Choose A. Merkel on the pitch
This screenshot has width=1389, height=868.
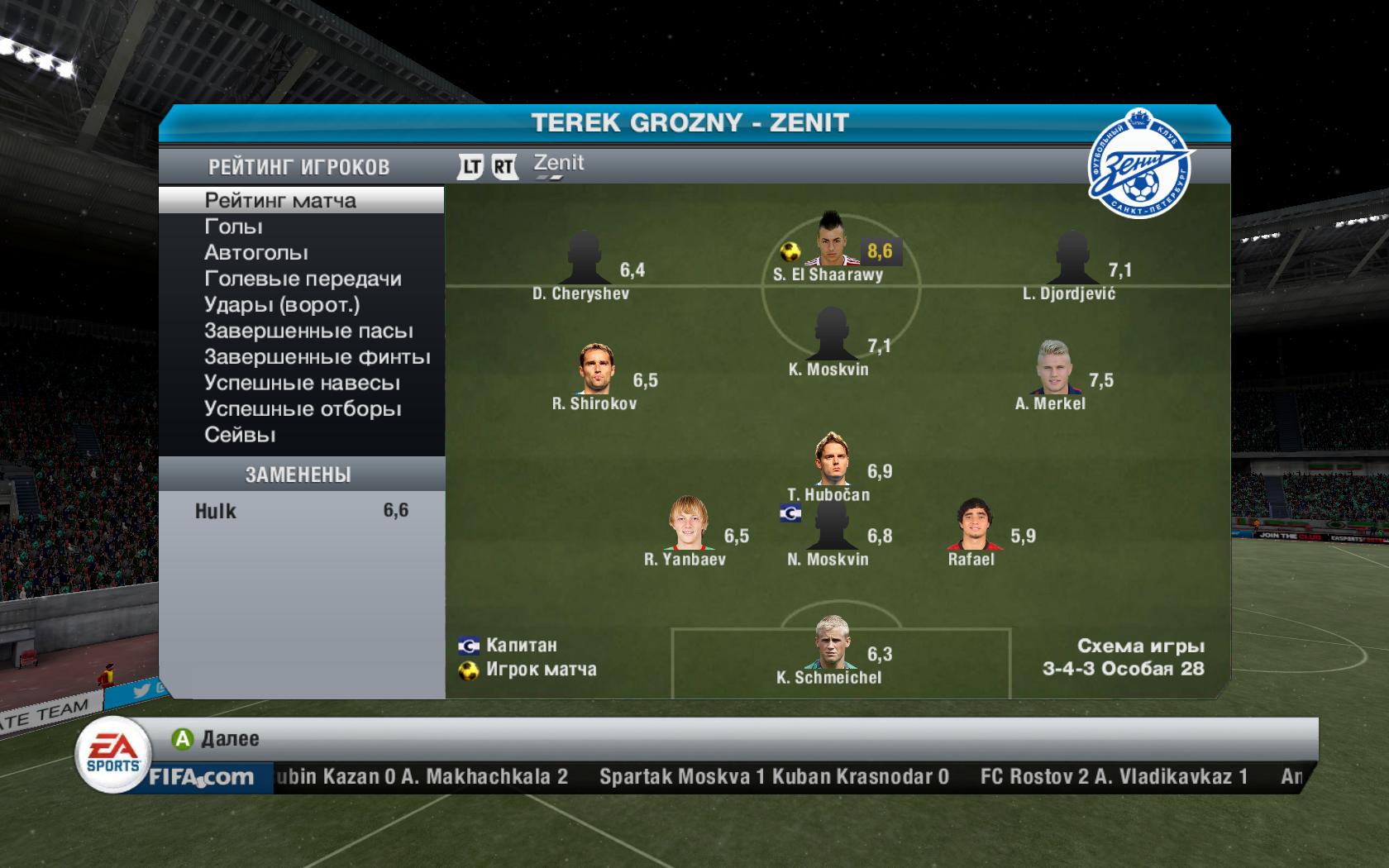pyautogui.click(x=1052, y=368)
